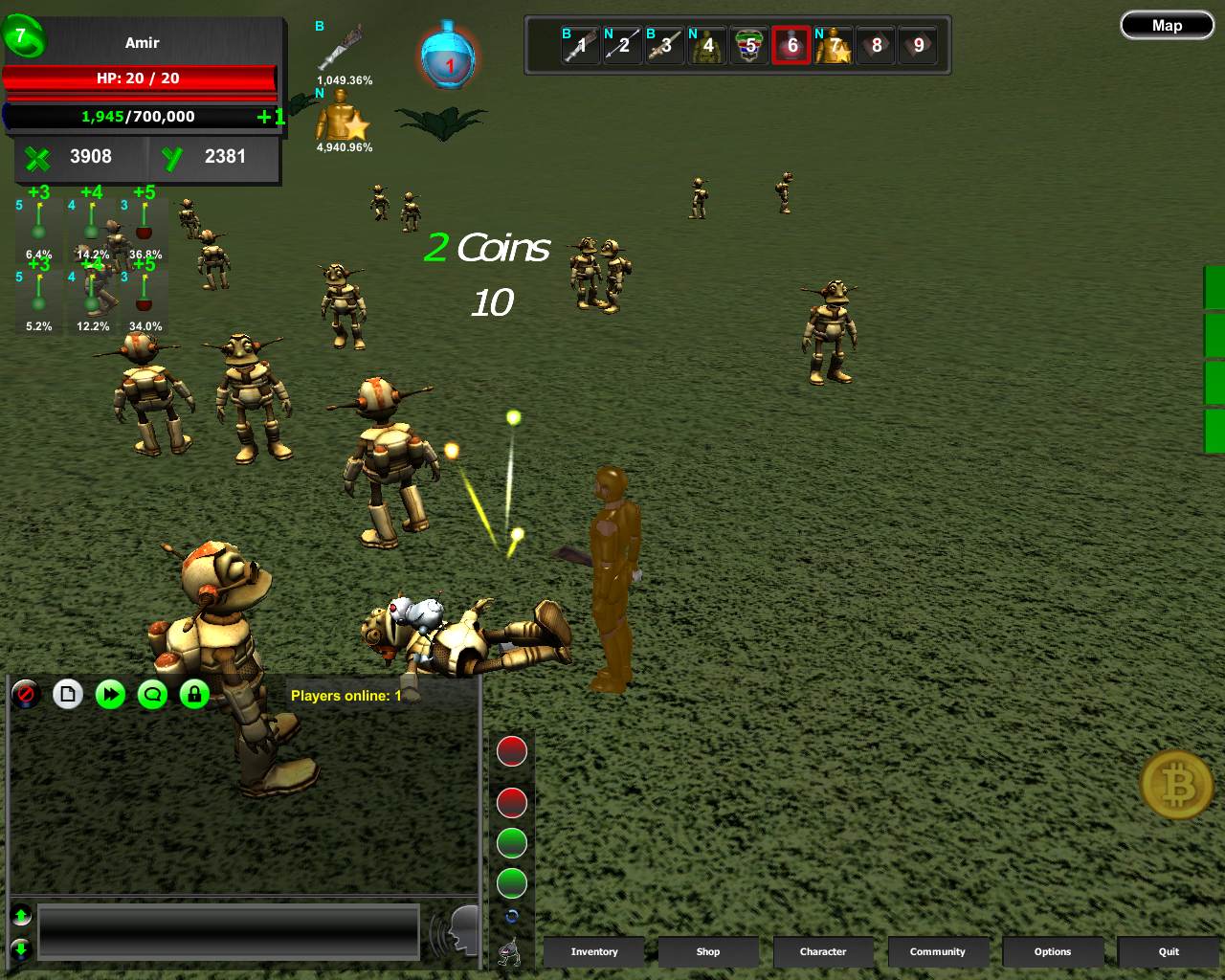The width and height of the screenshot is (1225, 980).
Task: Open the Character menu
Action: tap(823, 952)
